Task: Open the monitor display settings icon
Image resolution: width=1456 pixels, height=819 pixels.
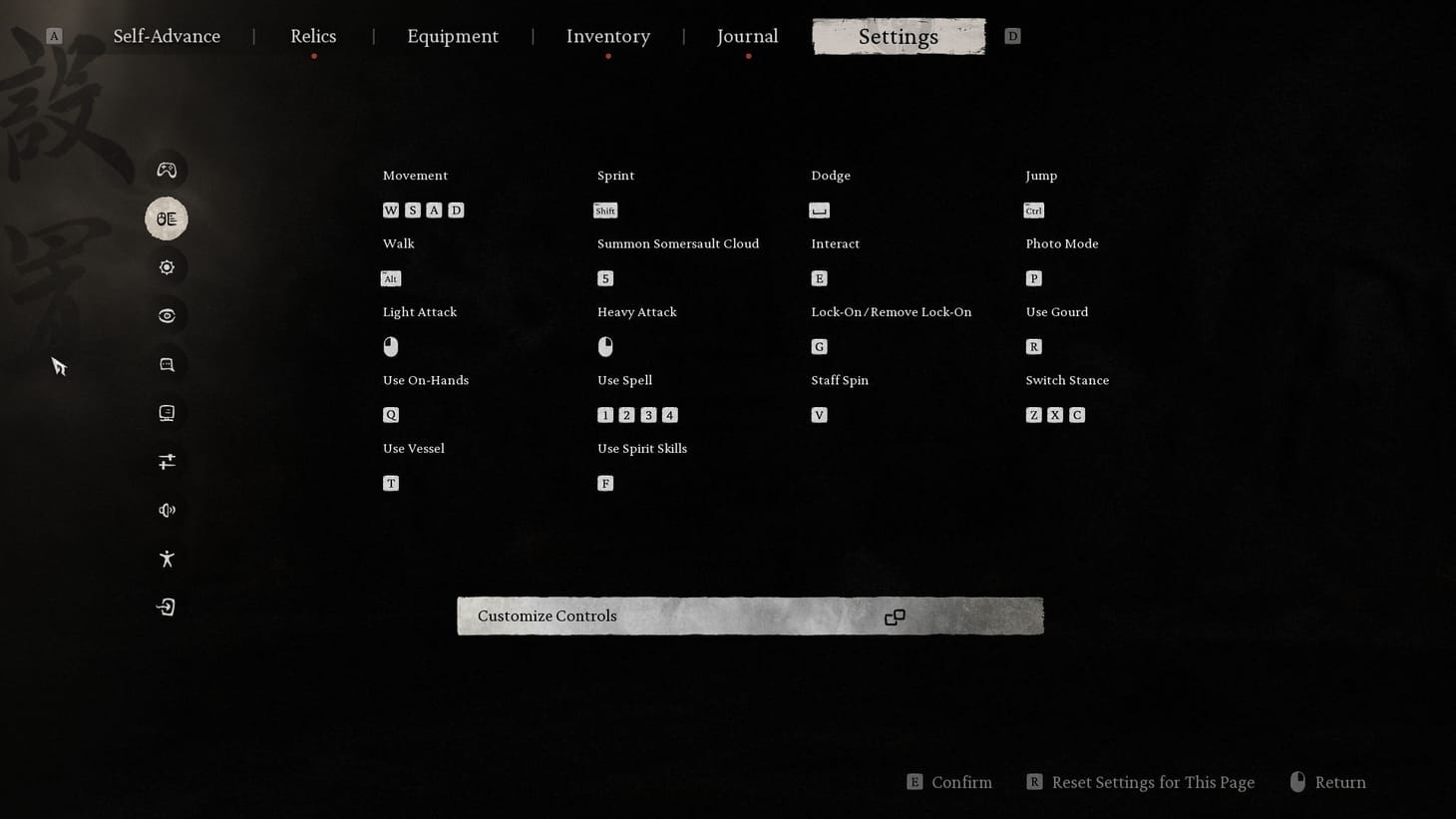Action: click(x=166, y=412)
